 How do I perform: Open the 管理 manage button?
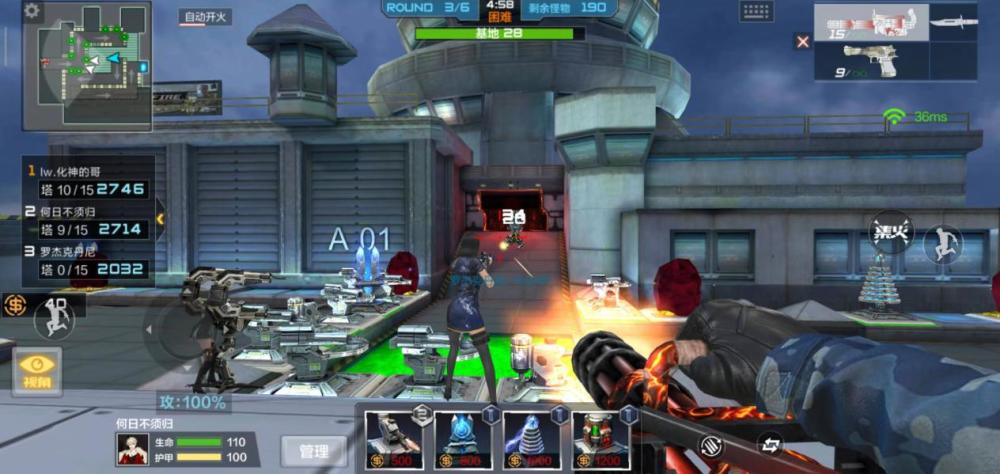tap(314, 451)
